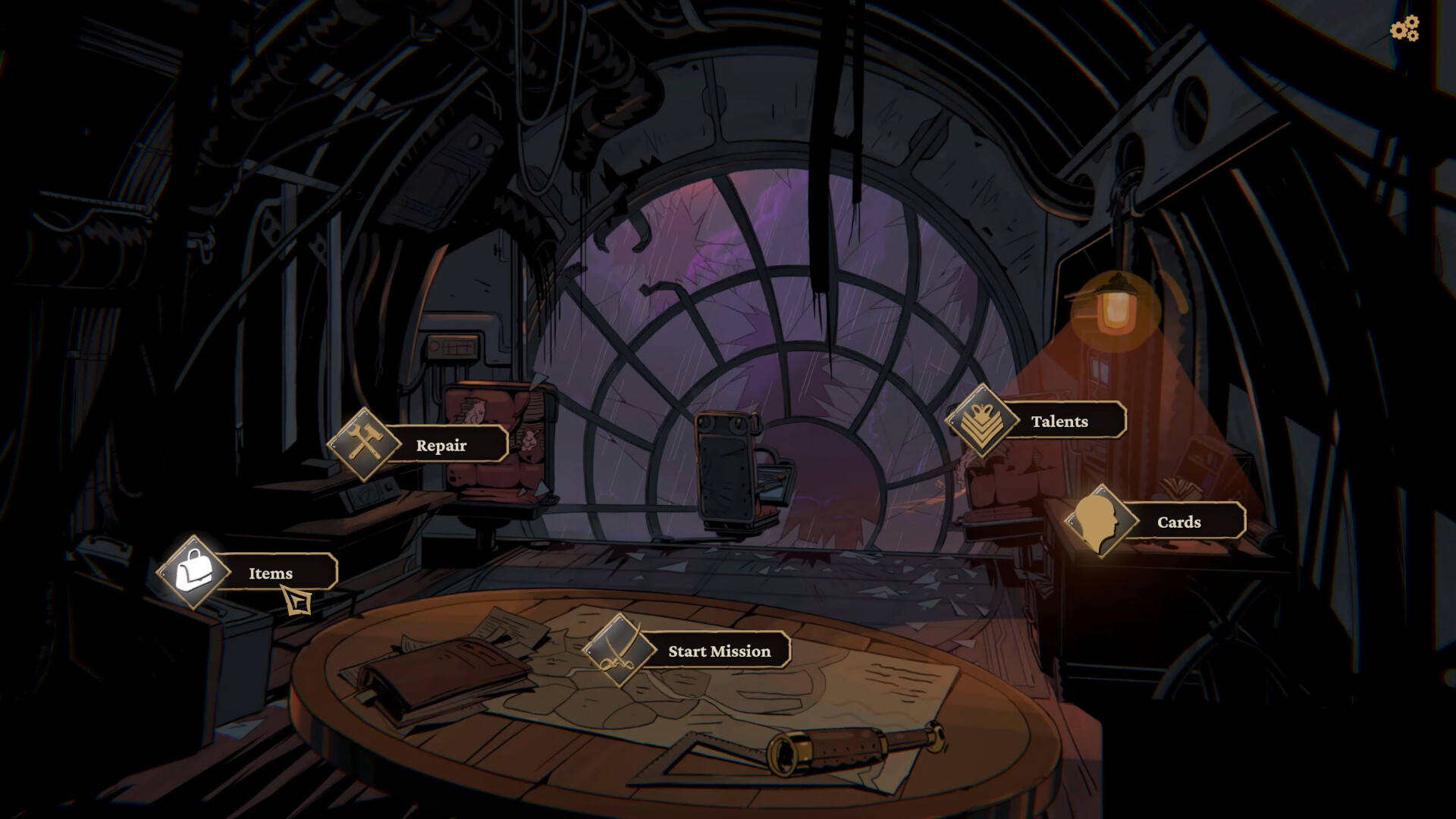The image size is (1456, 819).
Task: Open the rank badge icon next to Talents
Action: coord(984,420)
